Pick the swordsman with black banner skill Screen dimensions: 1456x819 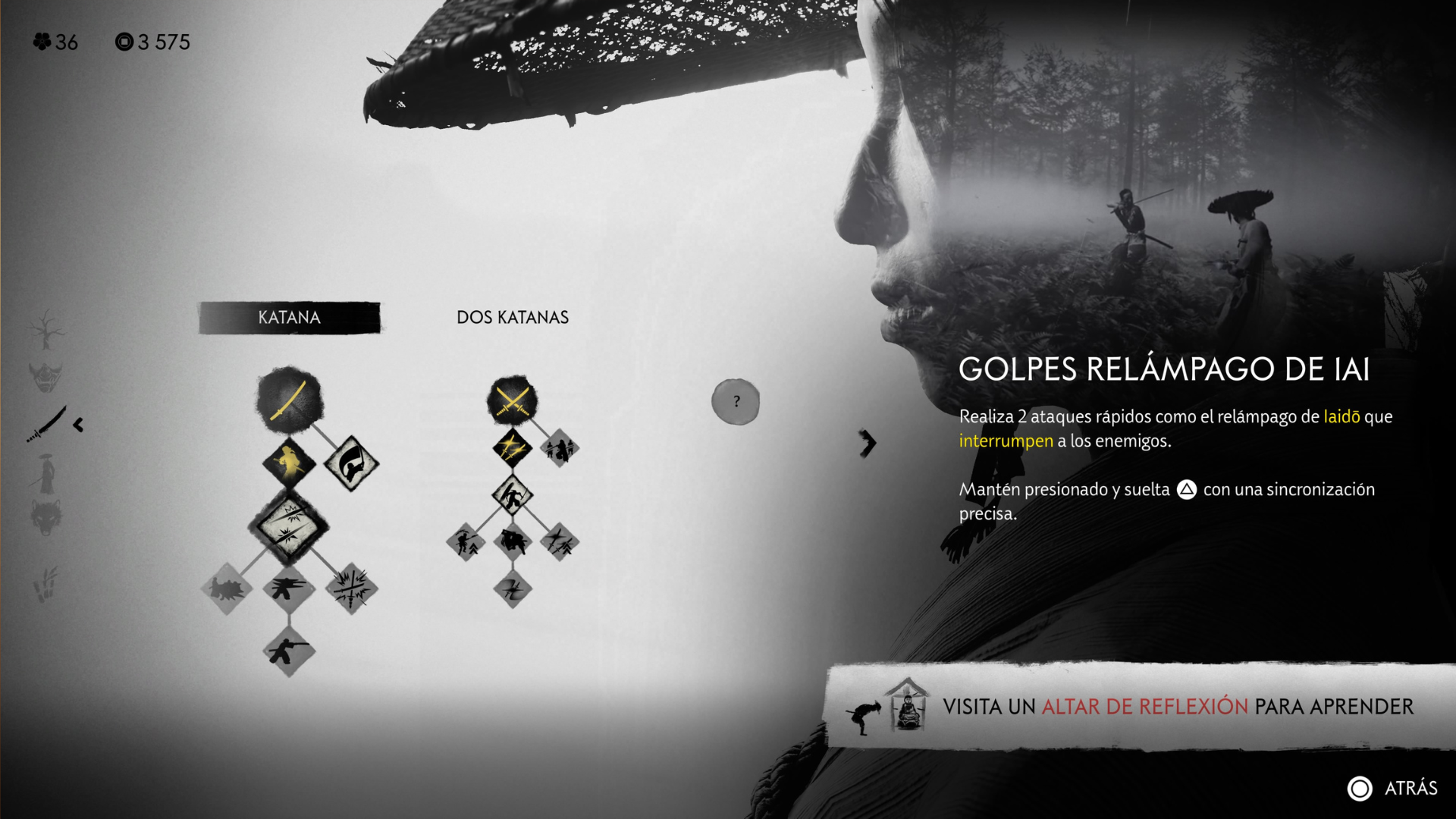pos(351,463)
